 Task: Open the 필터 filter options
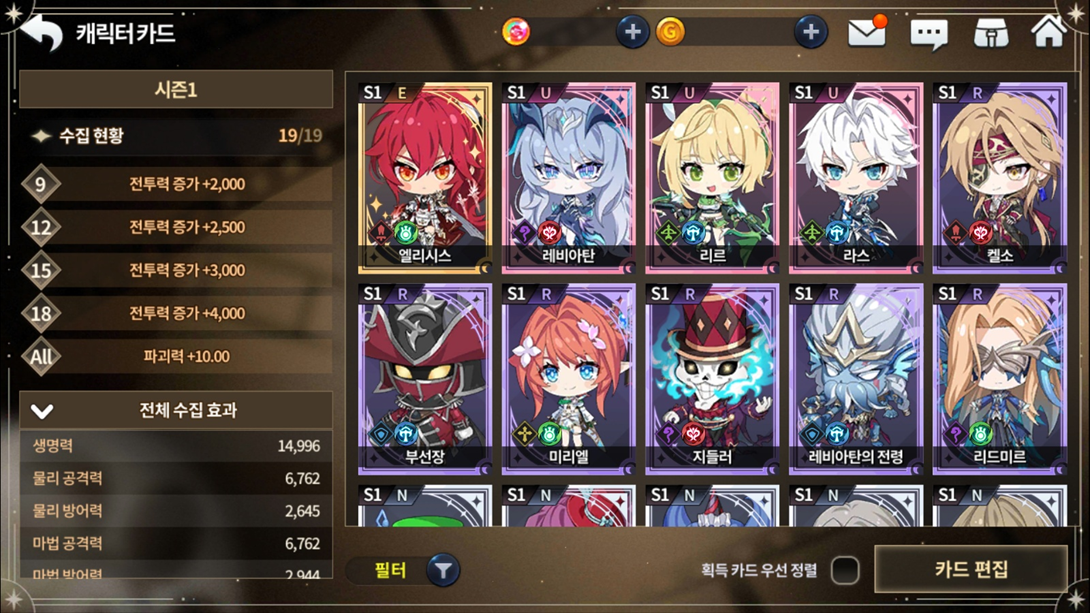click(x=405, y=571)
